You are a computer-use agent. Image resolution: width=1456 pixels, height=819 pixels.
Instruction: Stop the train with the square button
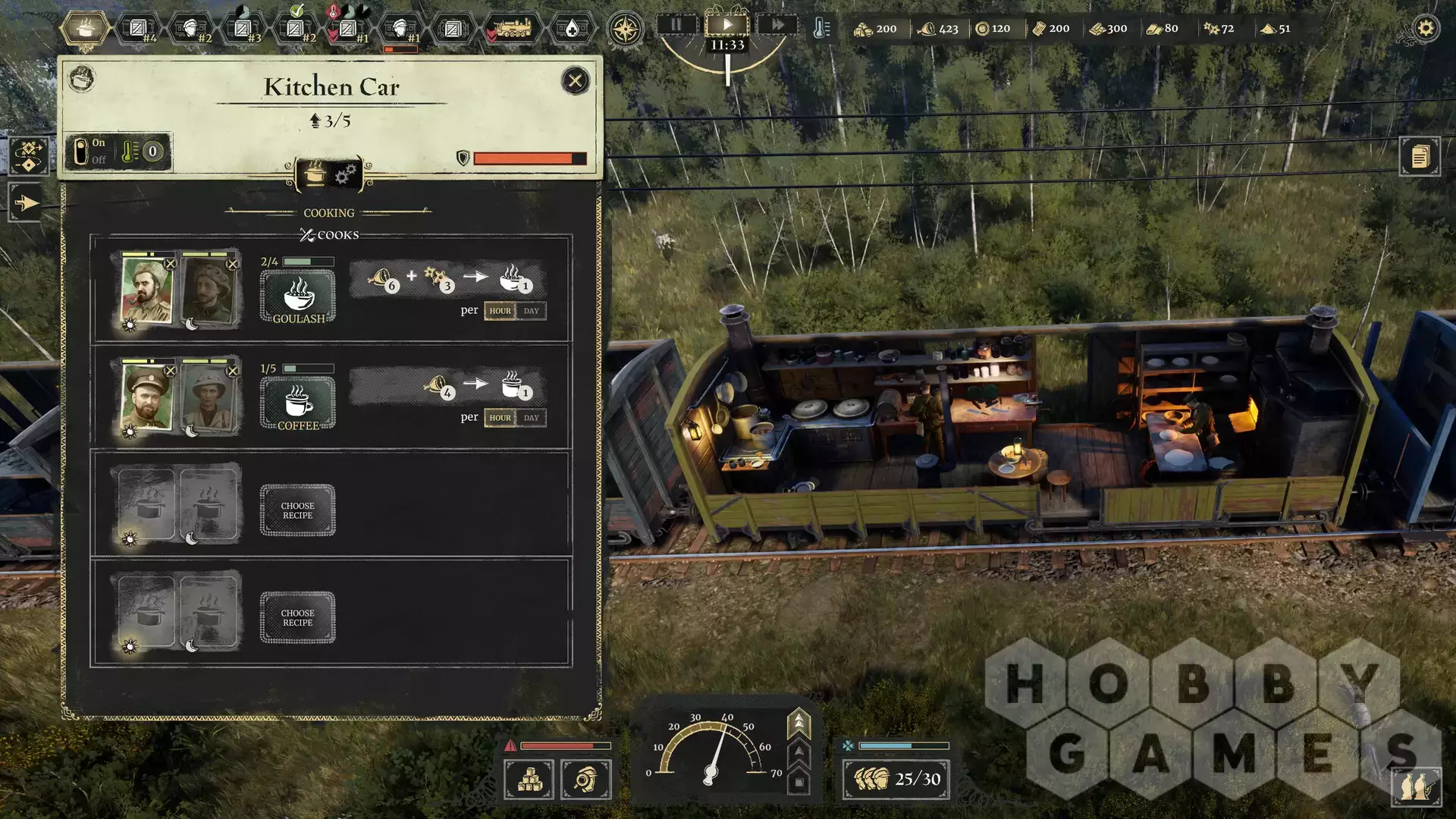[799, 782]
